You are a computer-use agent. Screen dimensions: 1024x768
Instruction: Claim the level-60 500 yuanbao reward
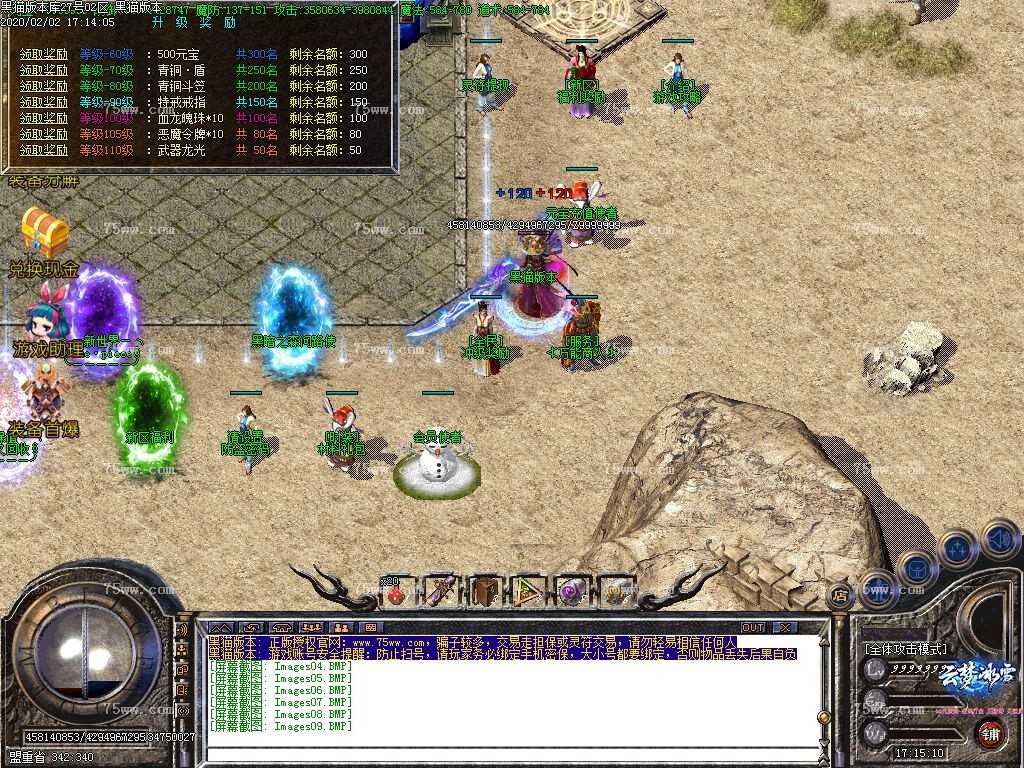(x=45, y=54)
